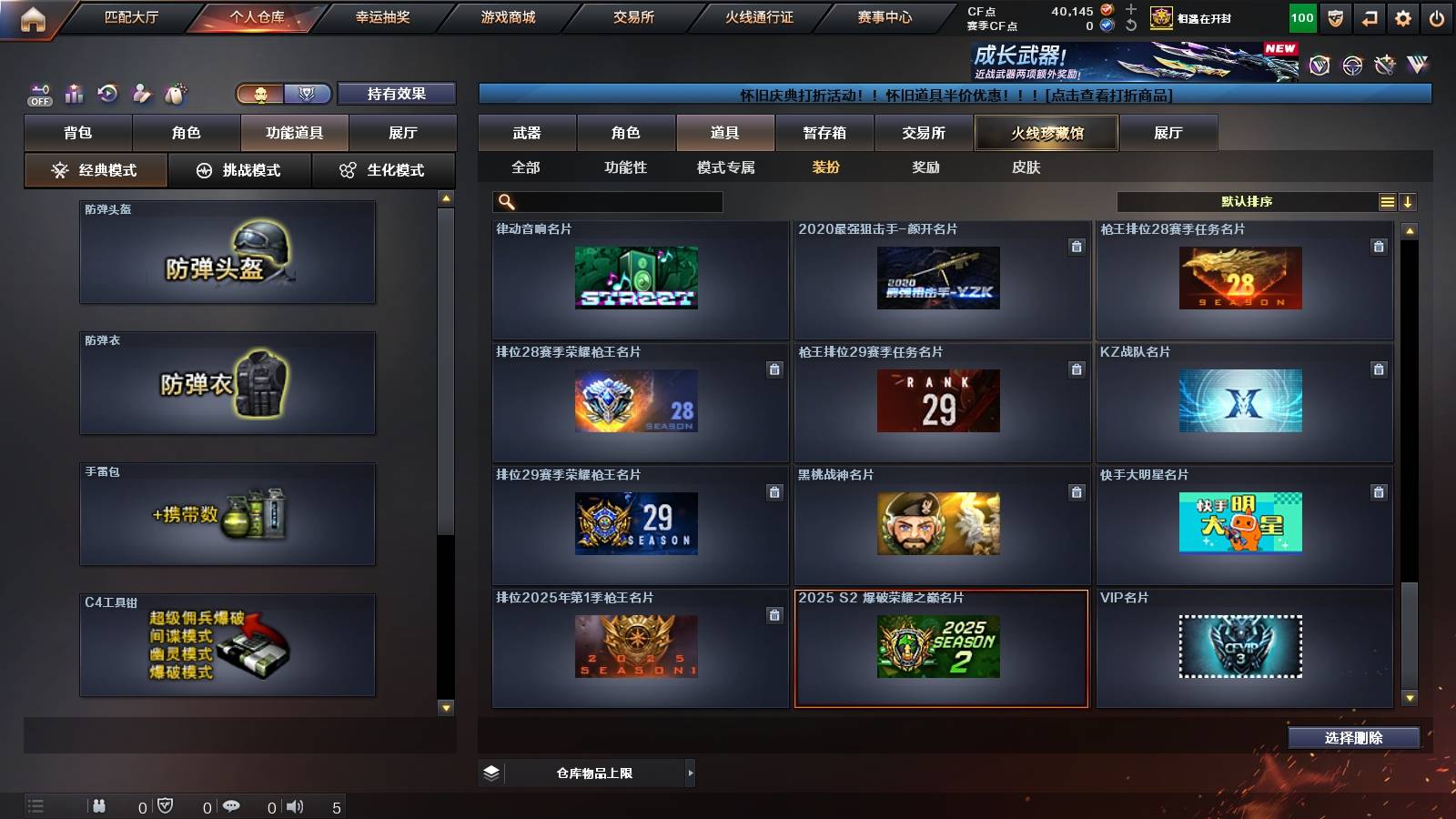This screenshot has height=819, width=1456.
Task: Click the security shield icon near settings
Action: pos(1334,17)
